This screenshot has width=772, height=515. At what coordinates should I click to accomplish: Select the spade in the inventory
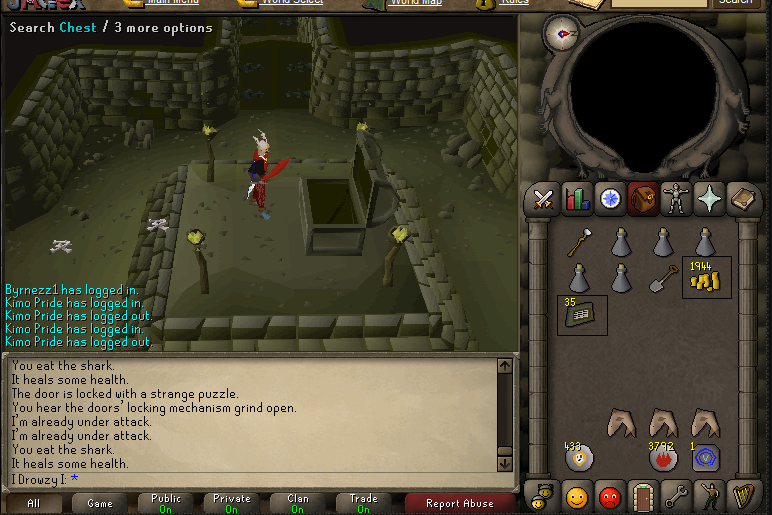(664, 278)
